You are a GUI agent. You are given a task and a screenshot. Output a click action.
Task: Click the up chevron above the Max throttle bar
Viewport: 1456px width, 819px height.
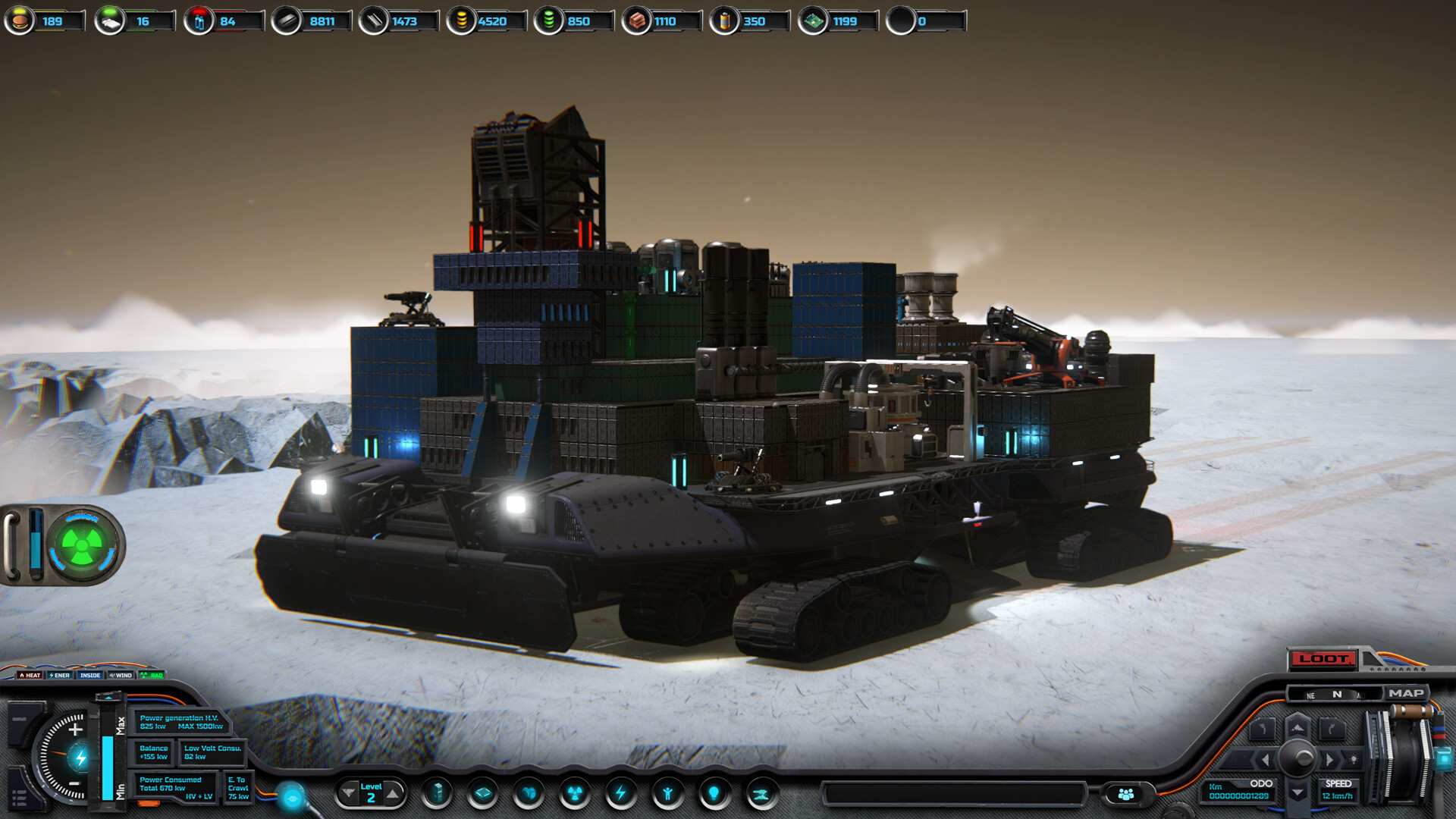pyautogui.click(x=108, y=697)
